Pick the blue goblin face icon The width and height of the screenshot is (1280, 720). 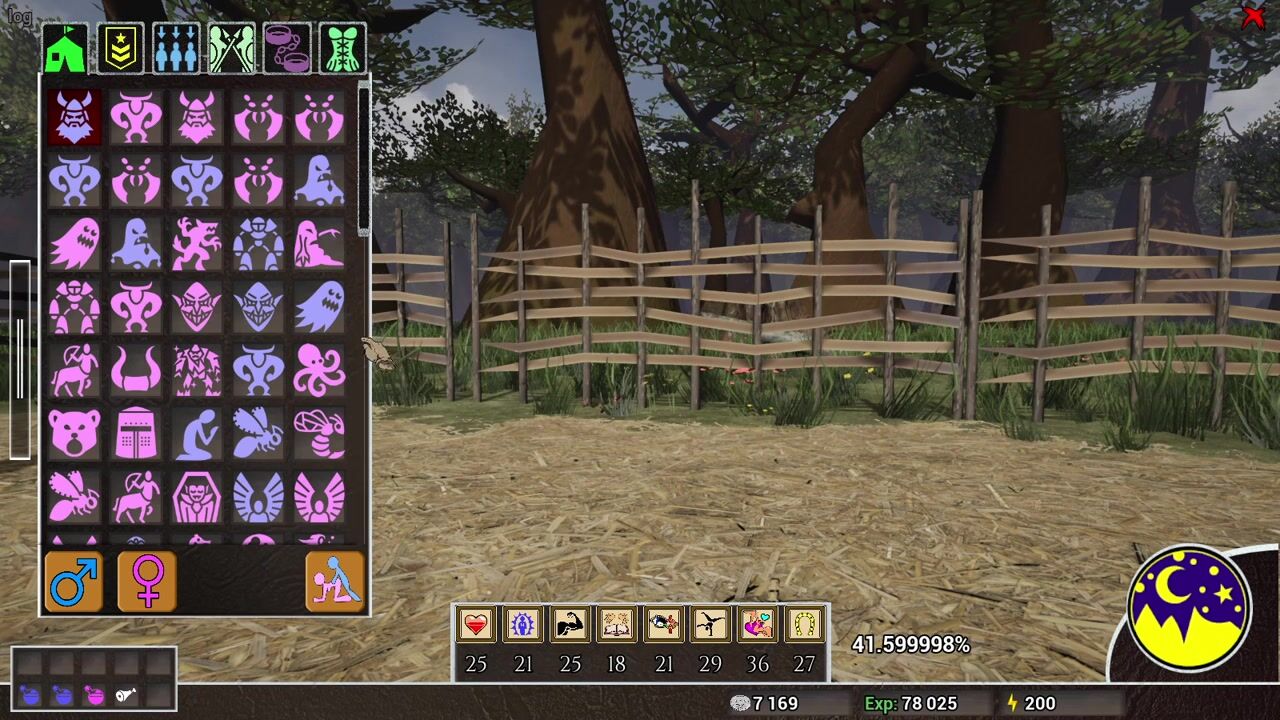[x=258, y=307]
